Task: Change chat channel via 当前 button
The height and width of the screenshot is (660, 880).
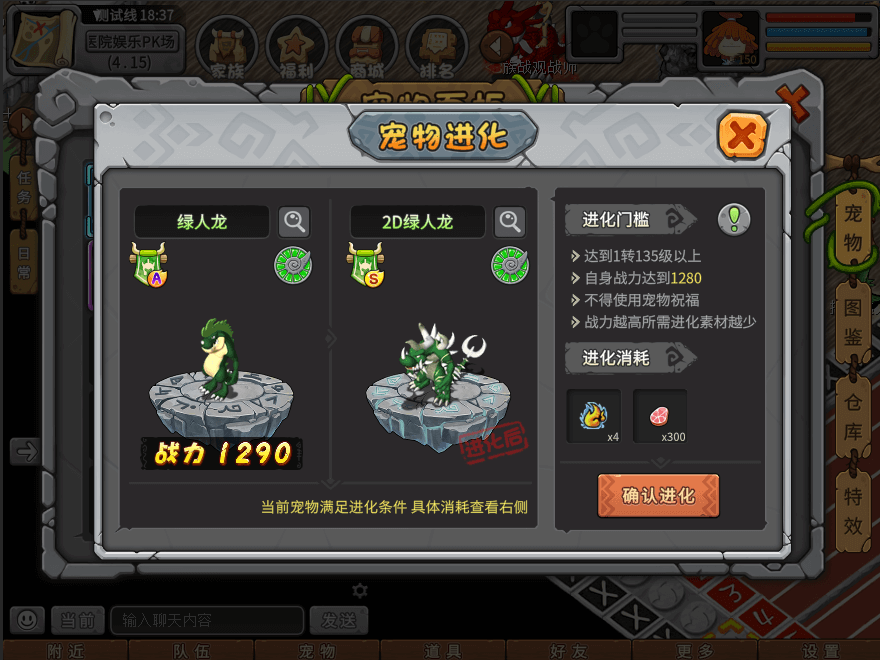Action: [77, 620]
